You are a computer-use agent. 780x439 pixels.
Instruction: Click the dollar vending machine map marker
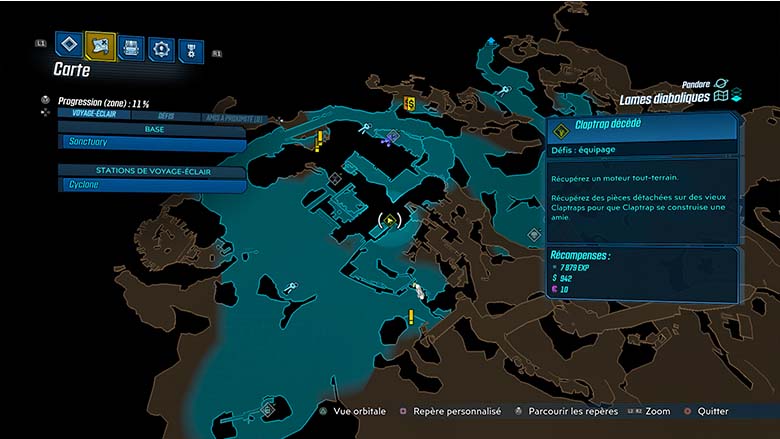click(409, 103)
